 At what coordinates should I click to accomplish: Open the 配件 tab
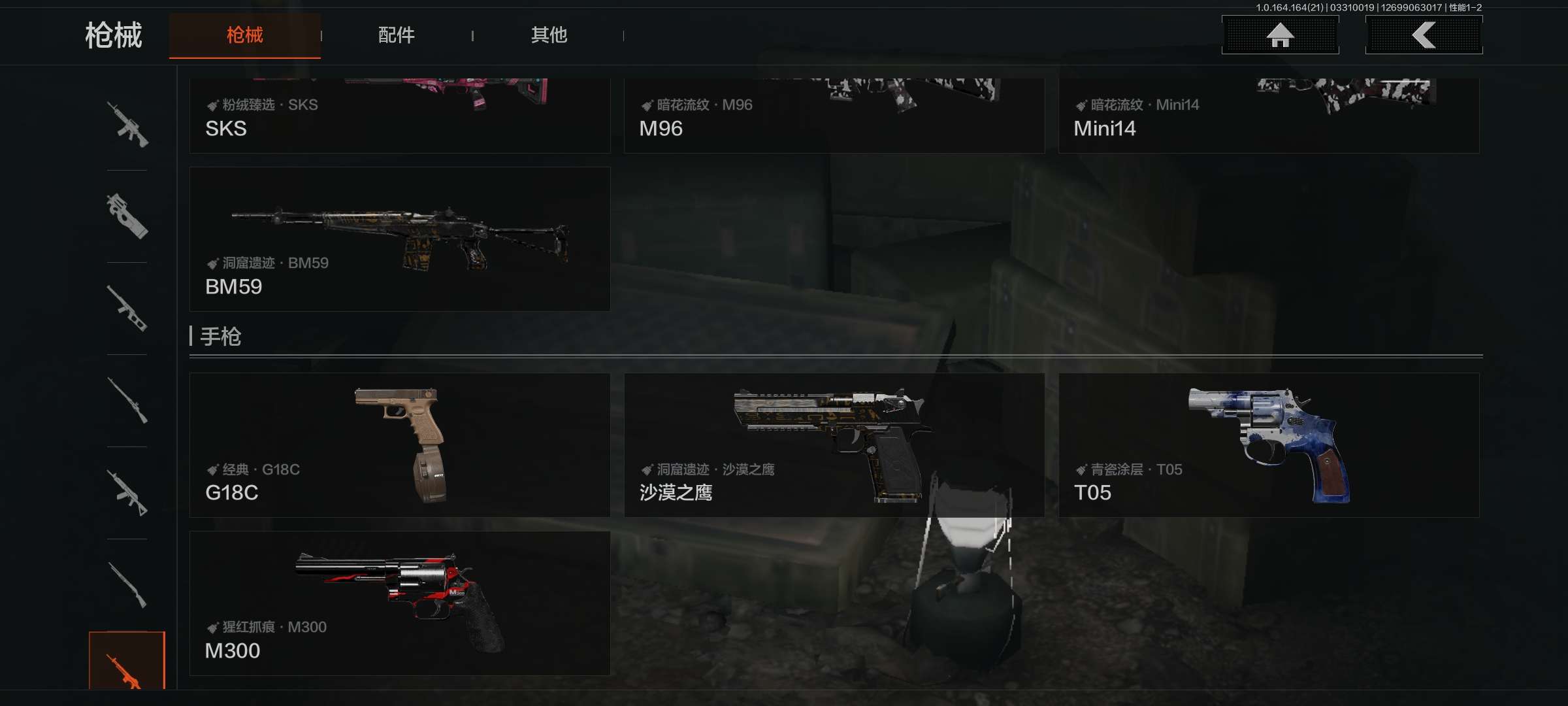396,35
